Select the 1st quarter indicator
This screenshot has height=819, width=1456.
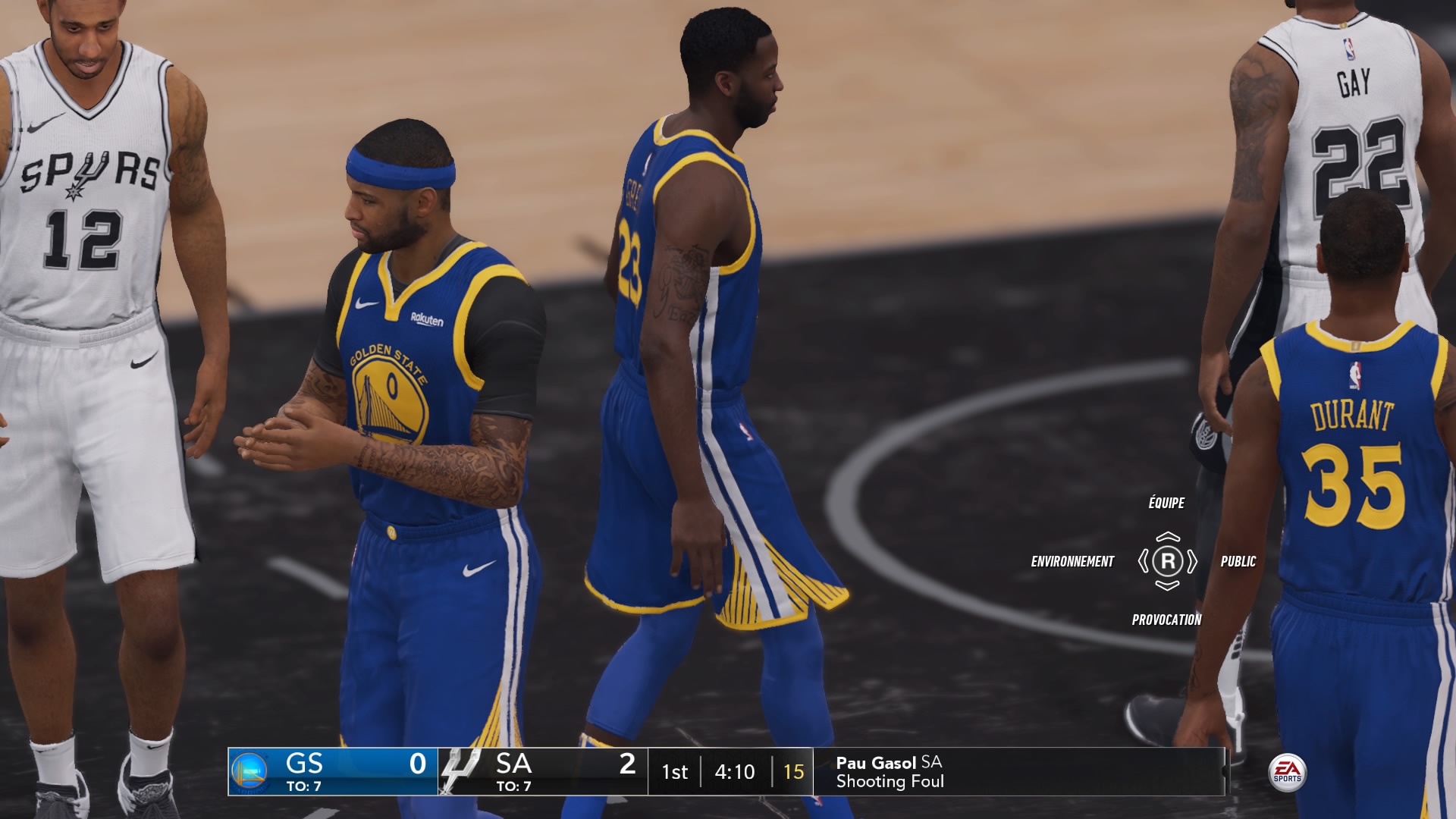tap(675, 772)
